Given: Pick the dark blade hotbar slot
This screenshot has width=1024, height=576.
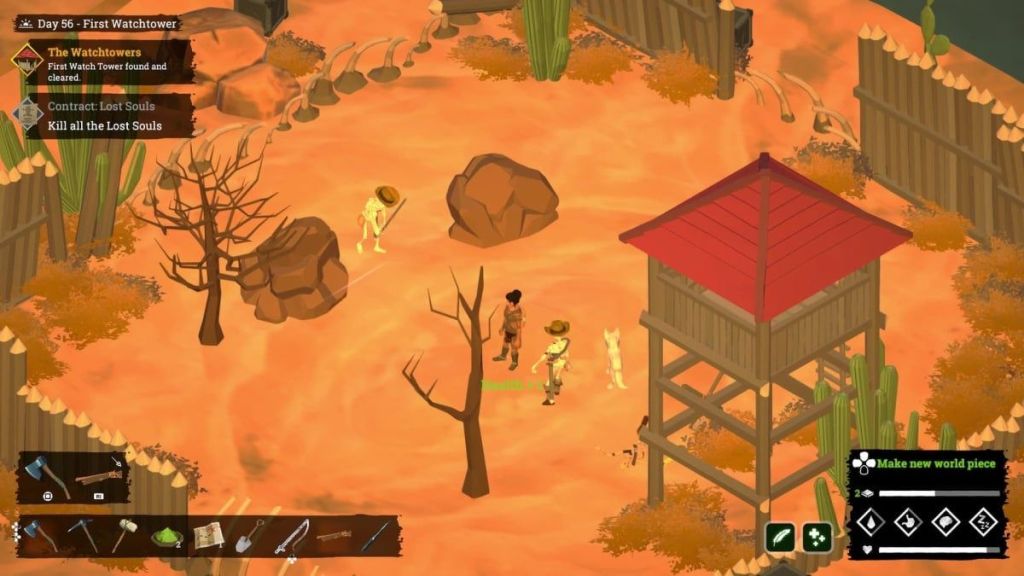Looking at the screenshot, I should (x=375, y=536).
